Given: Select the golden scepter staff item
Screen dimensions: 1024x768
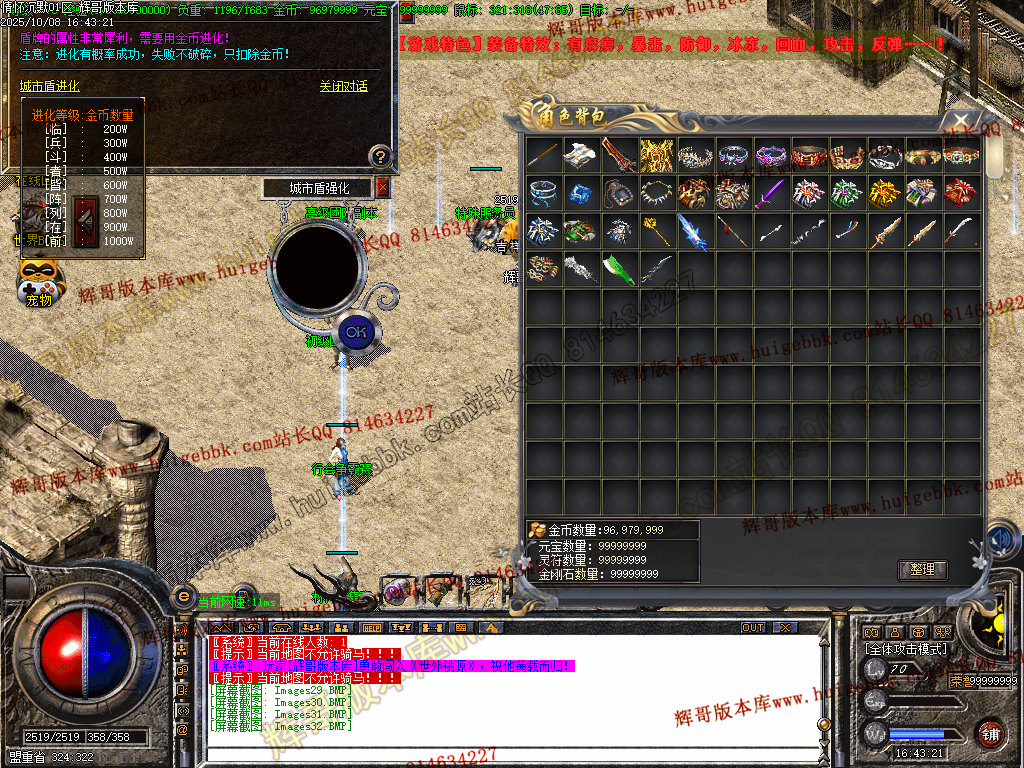Looking at the screenshot, I should [x=657, y=231].
